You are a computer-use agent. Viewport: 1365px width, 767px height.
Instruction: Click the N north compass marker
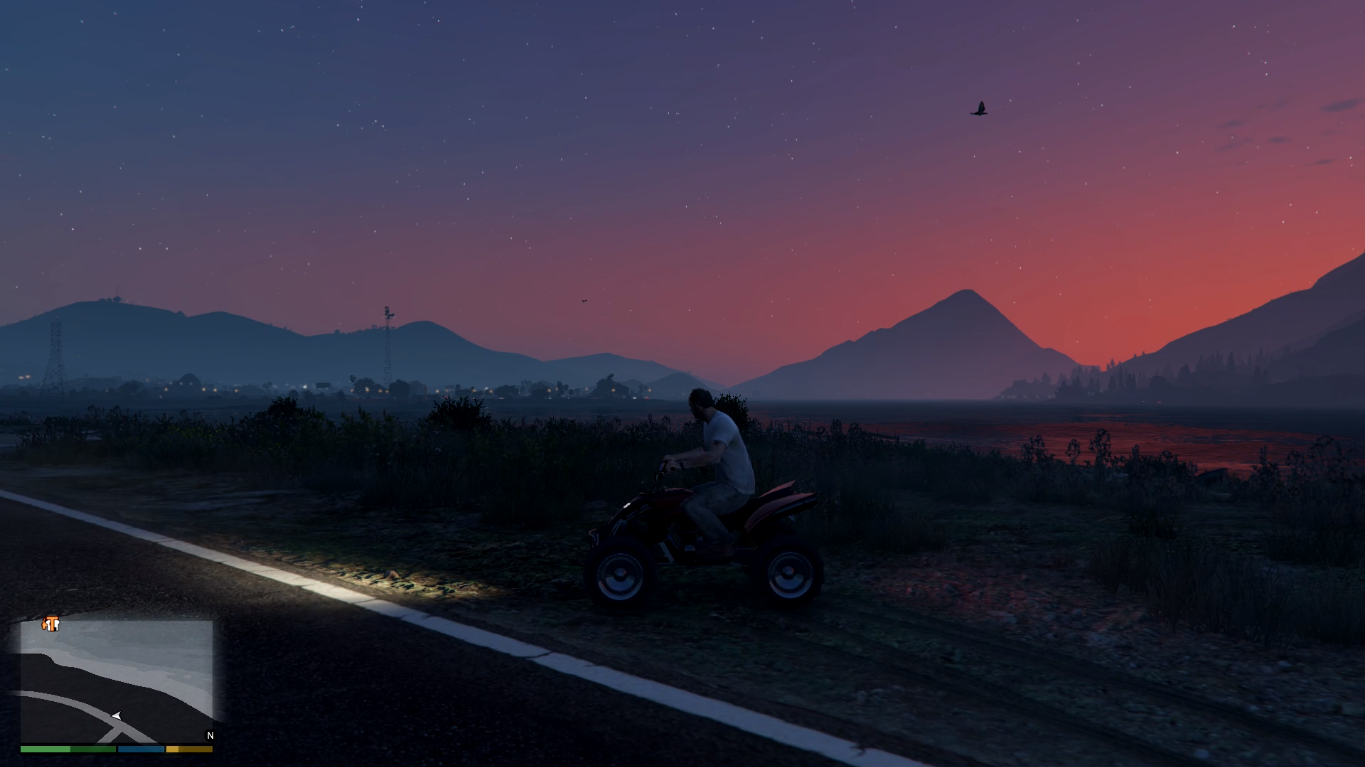pos(210,736)
